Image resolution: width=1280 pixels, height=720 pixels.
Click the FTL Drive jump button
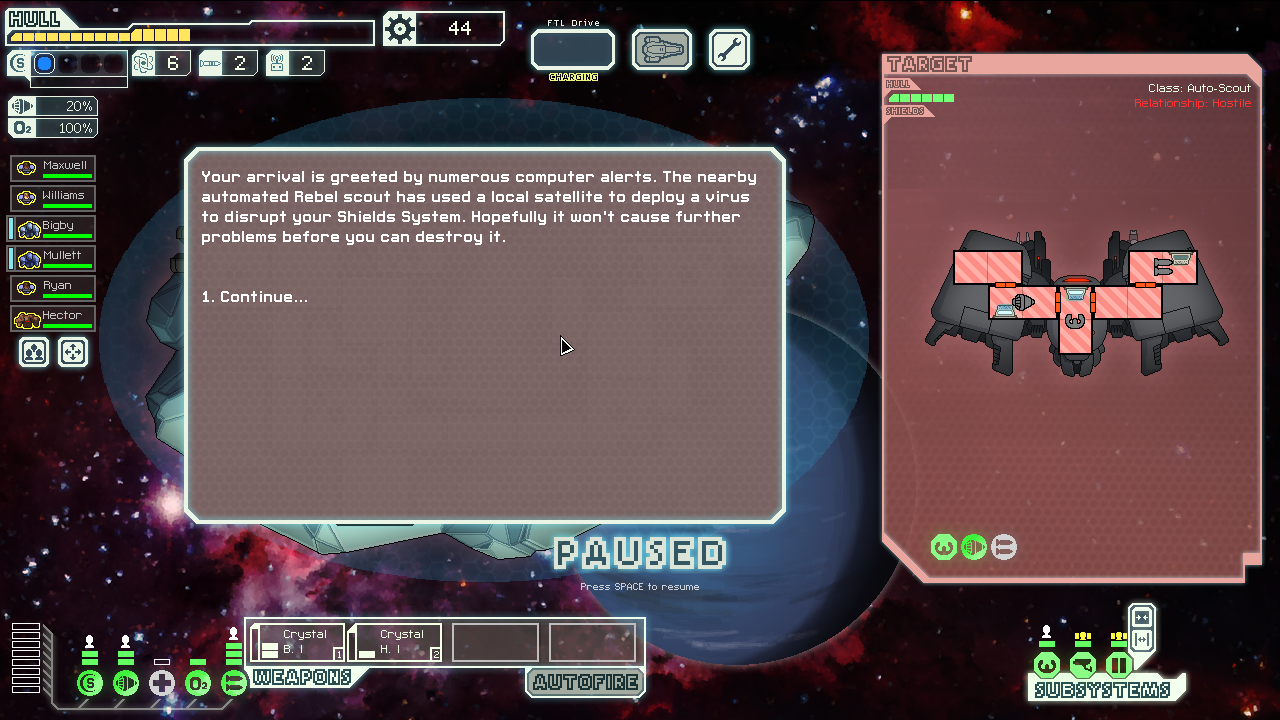tap(572, 50)
